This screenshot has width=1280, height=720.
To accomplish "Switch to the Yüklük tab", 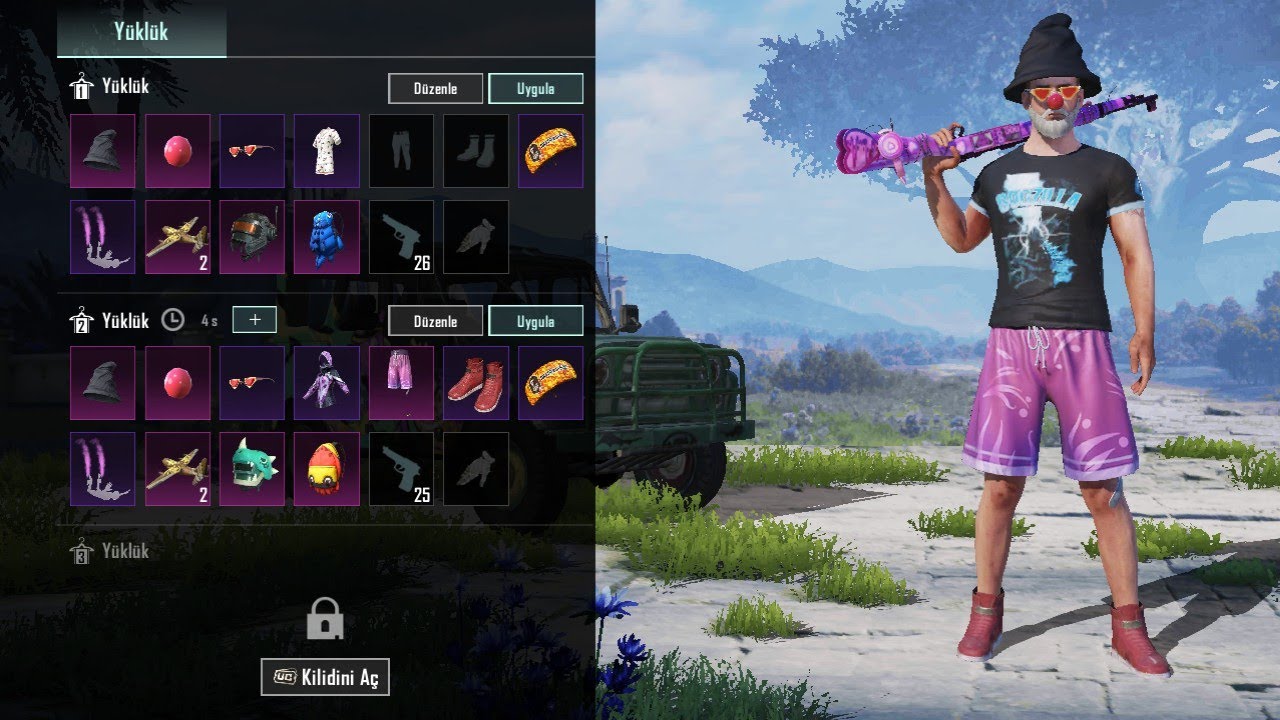I will coord(141,31).
